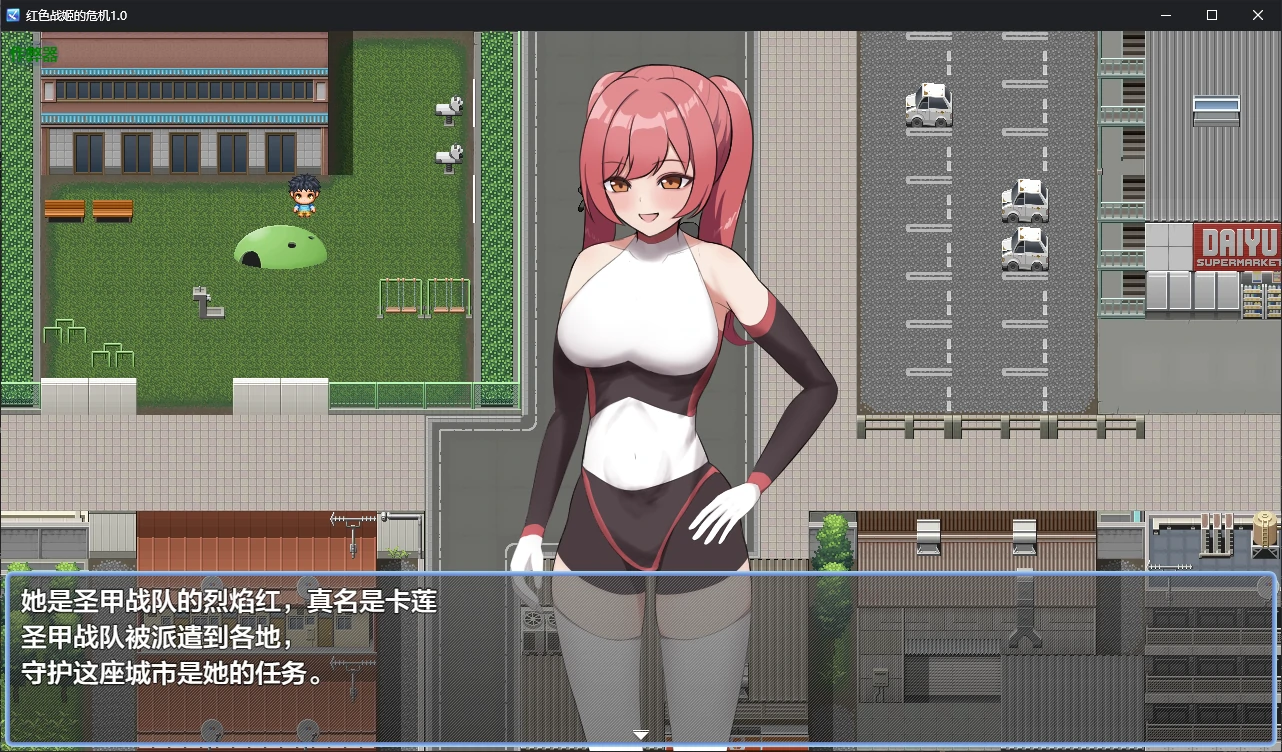
Task: Click the swing set in the playground
Action: tap(425, 295)
